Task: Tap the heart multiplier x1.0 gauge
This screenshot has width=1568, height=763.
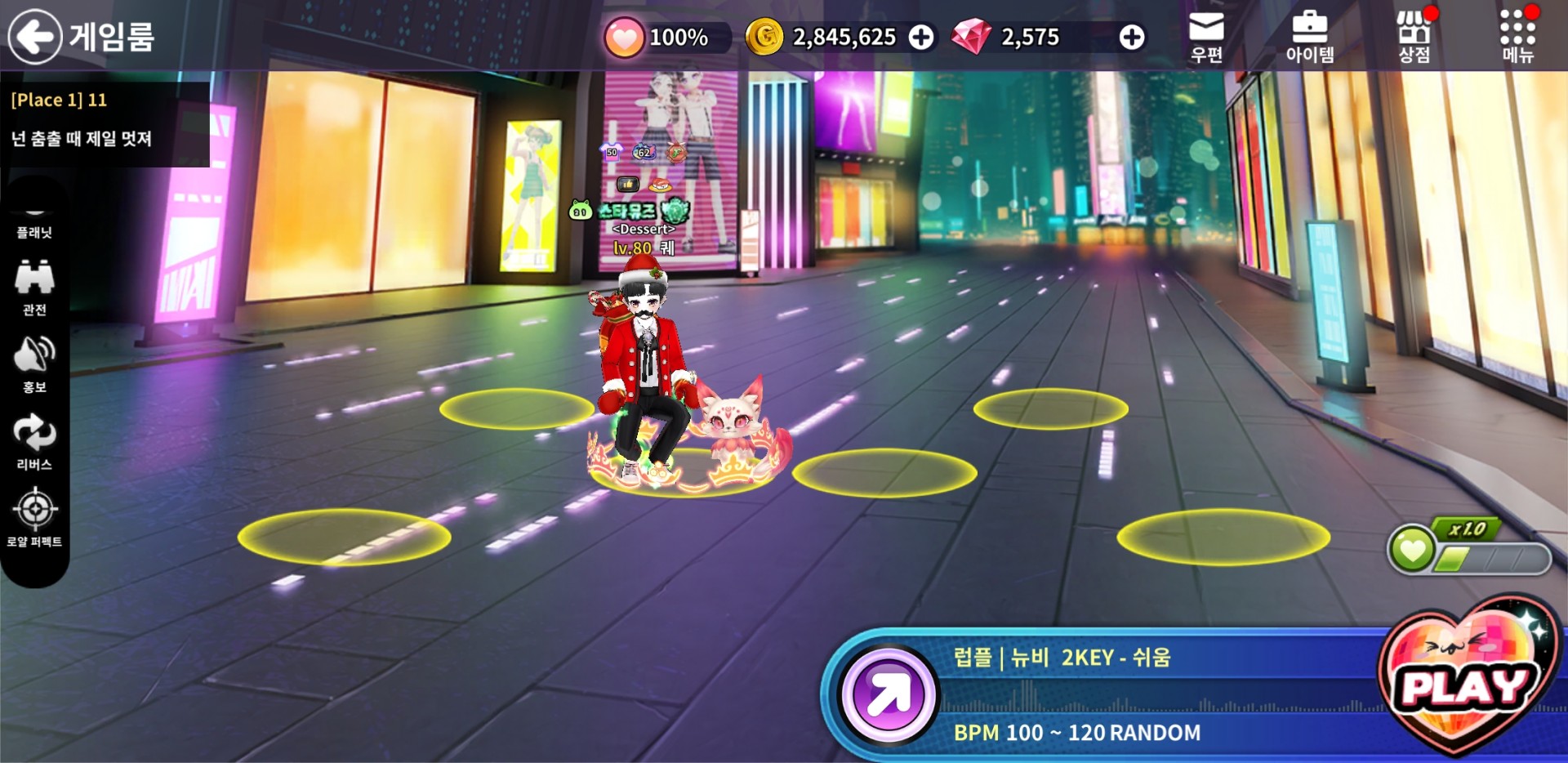Action: [1468, 549]
